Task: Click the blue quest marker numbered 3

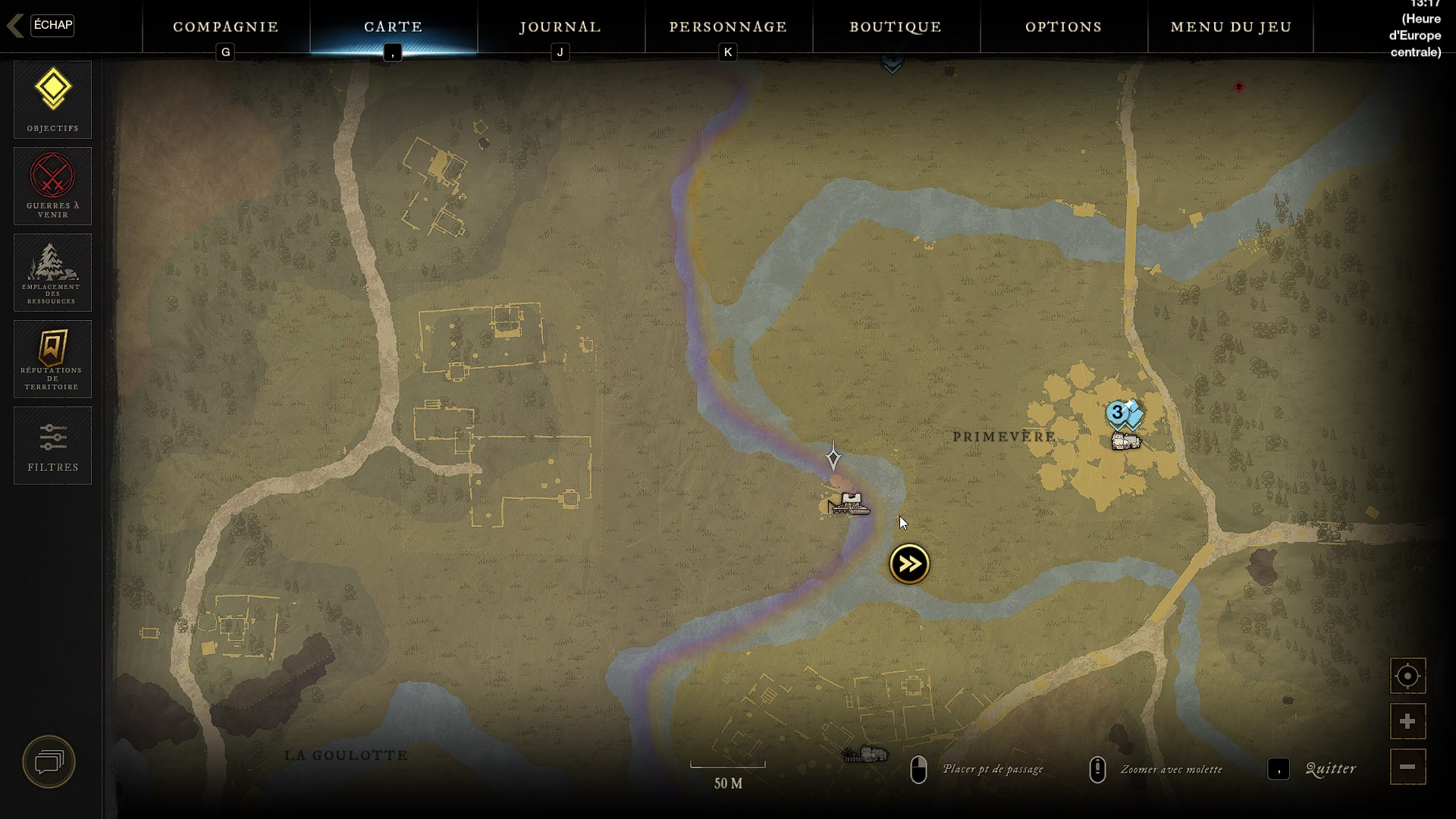Action: click(1117, 413)
